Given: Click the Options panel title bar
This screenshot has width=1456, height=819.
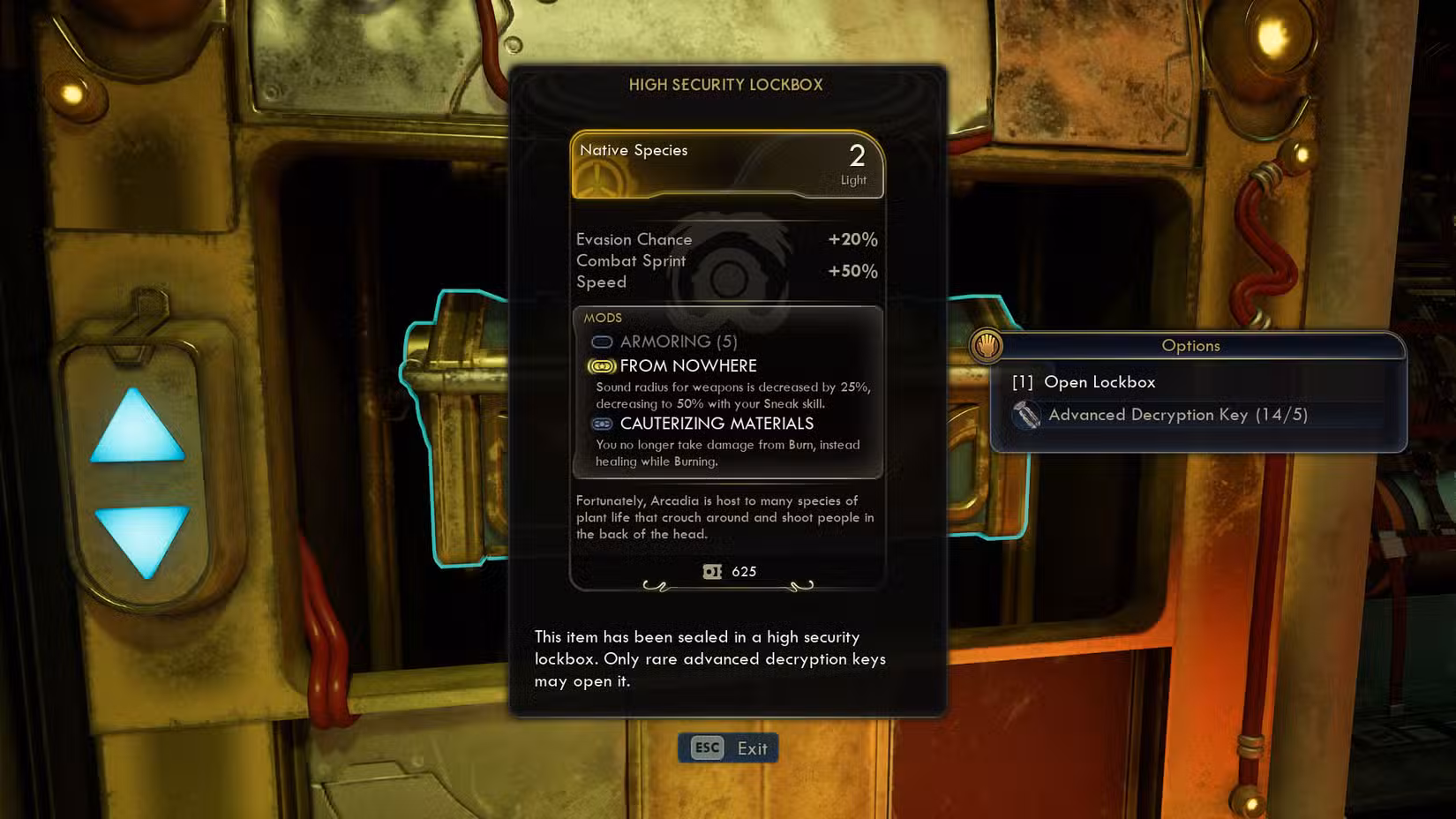Looking at the screenshot, I should (x=1190, y=346).
